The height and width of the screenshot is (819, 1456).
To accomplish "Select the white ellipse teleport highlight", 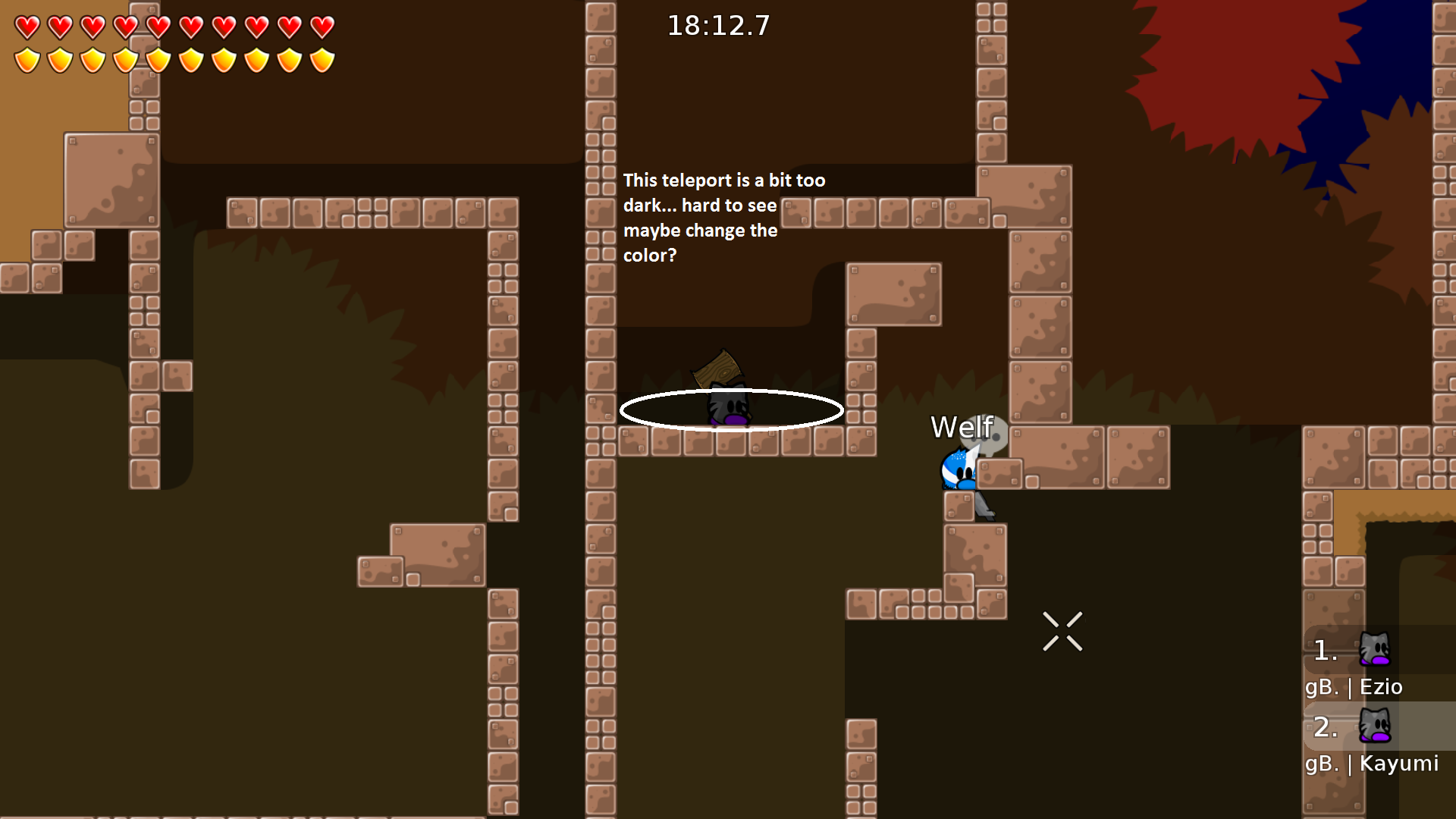I will pyautogui.click(x=732, y=410).
